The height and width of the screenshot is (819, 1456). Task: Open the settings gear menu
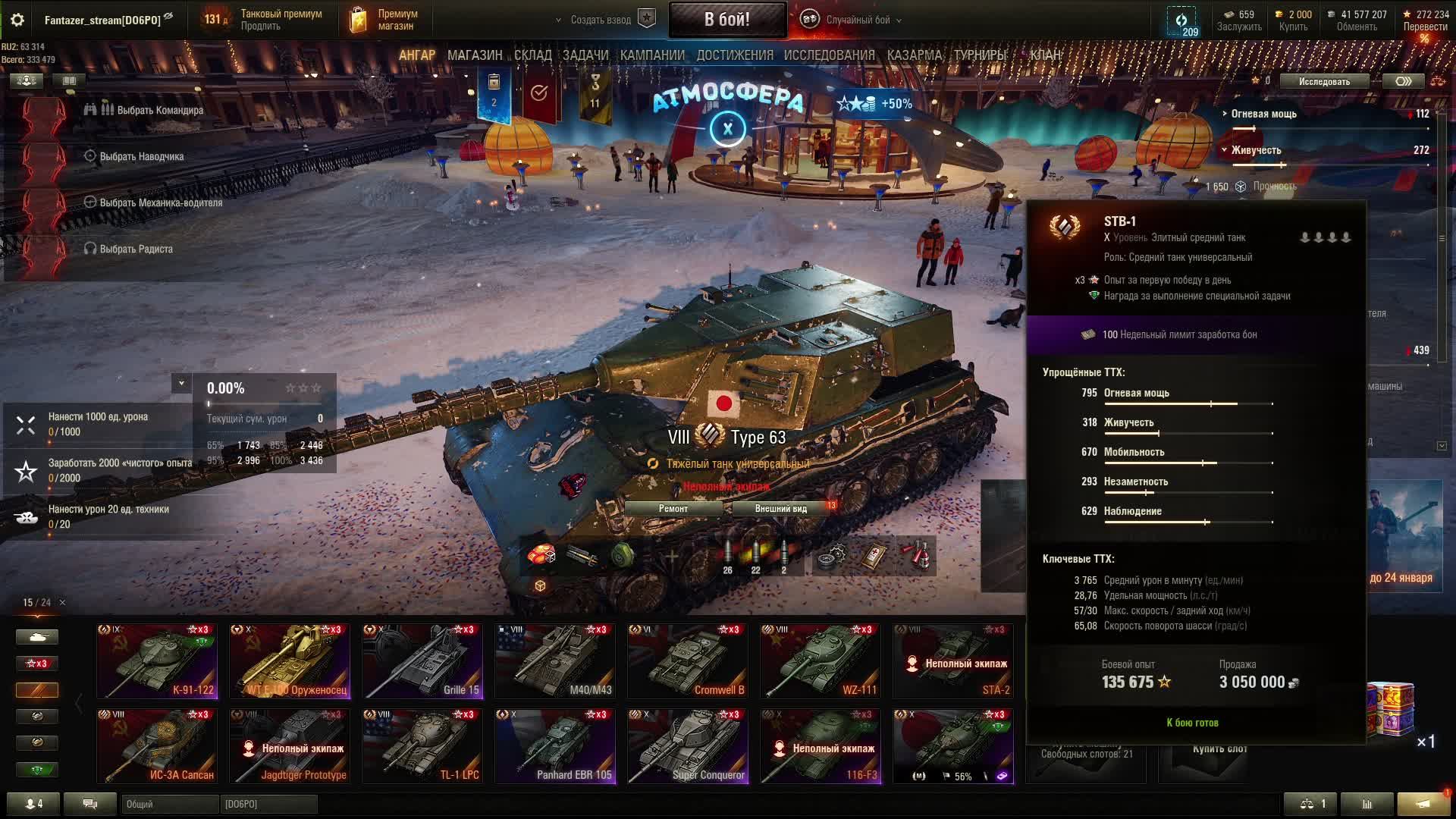(17, 20)
